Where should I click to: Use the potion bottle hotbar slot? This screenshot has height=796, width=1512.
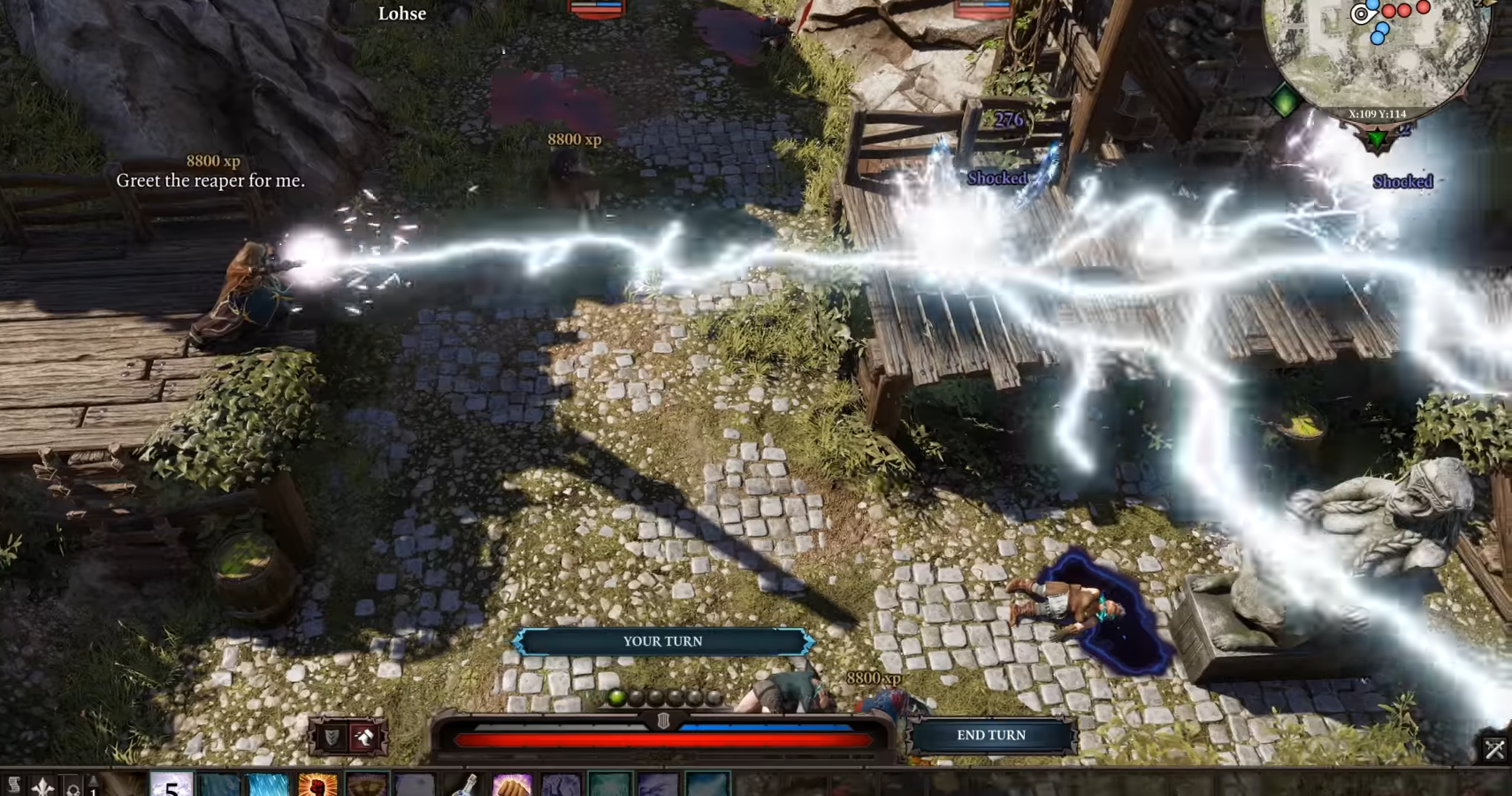click(463, 785)
